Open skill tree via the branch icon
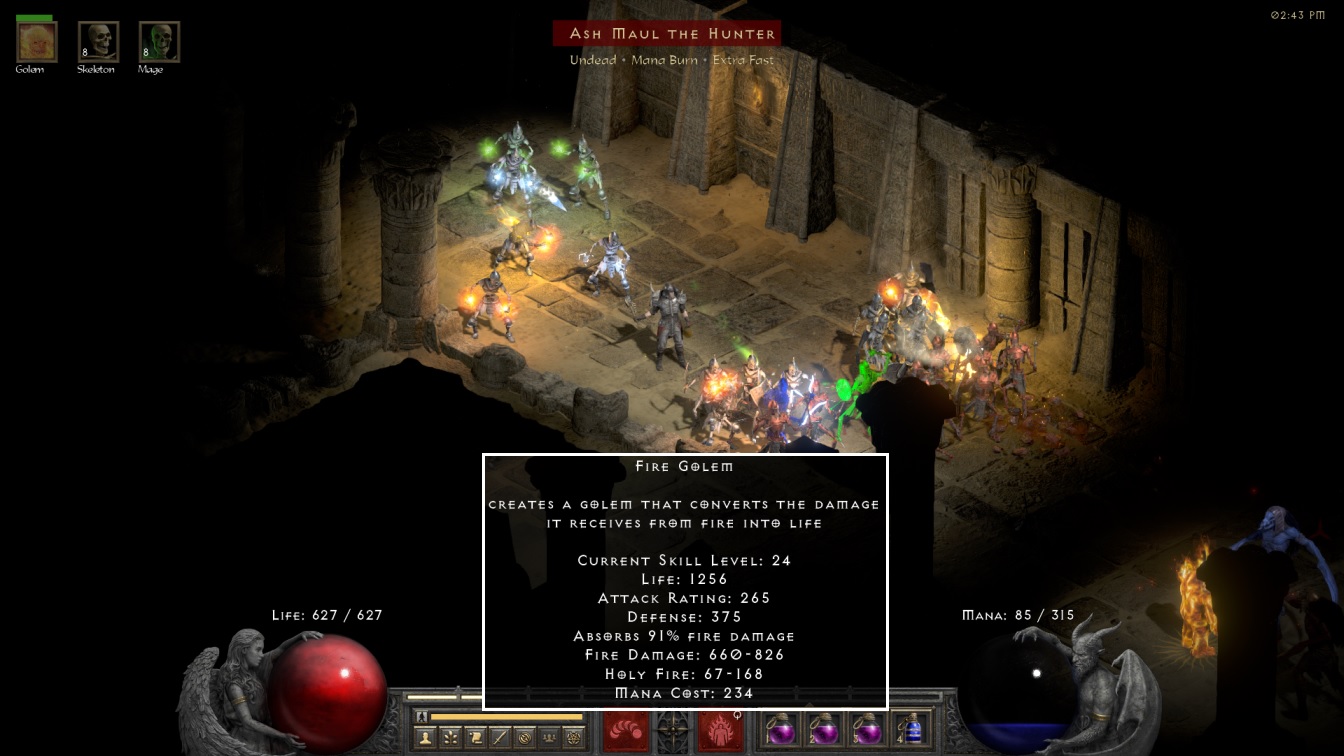 click(450, 738)
